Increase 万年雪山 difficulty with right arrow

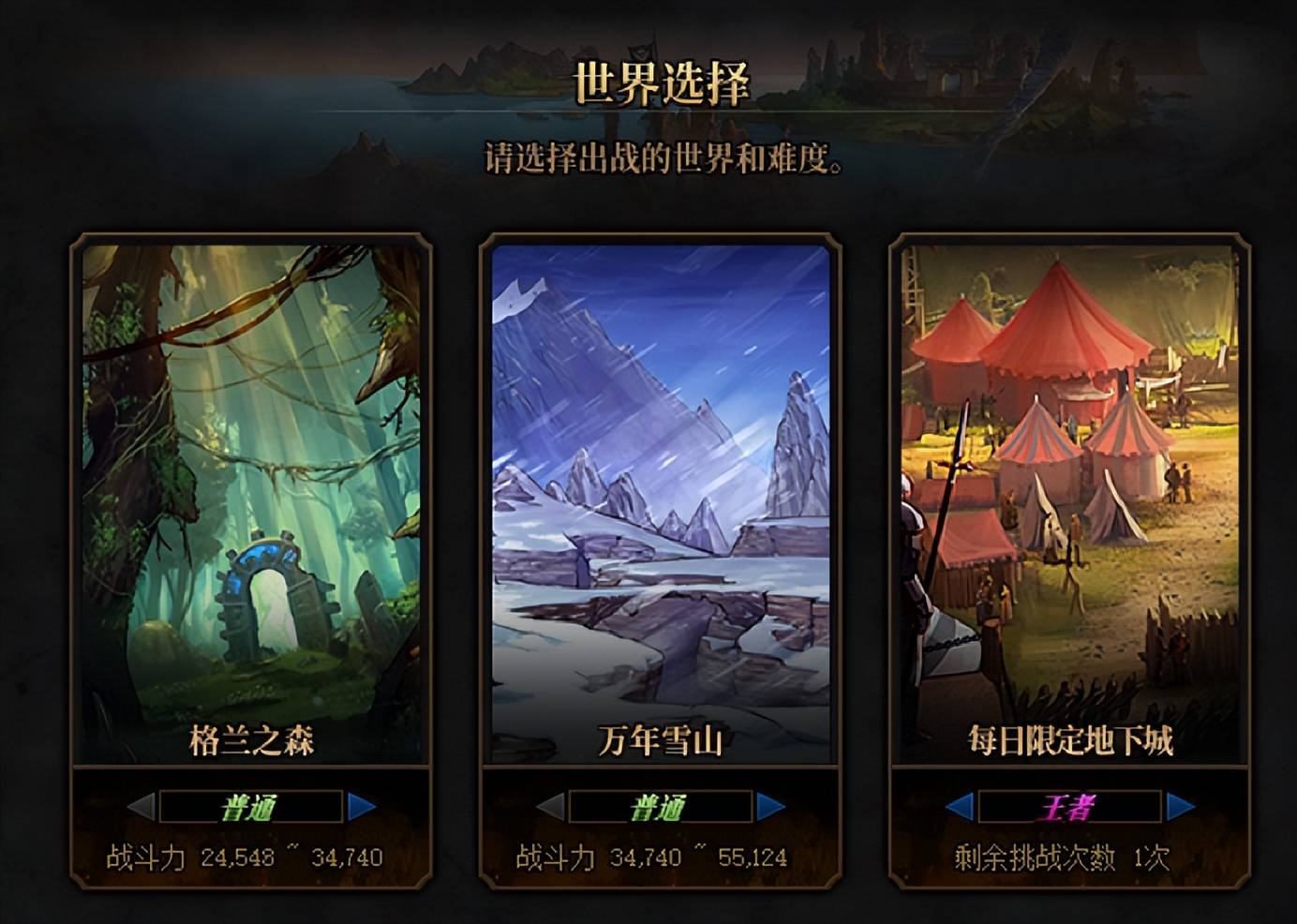coord(770,806)
